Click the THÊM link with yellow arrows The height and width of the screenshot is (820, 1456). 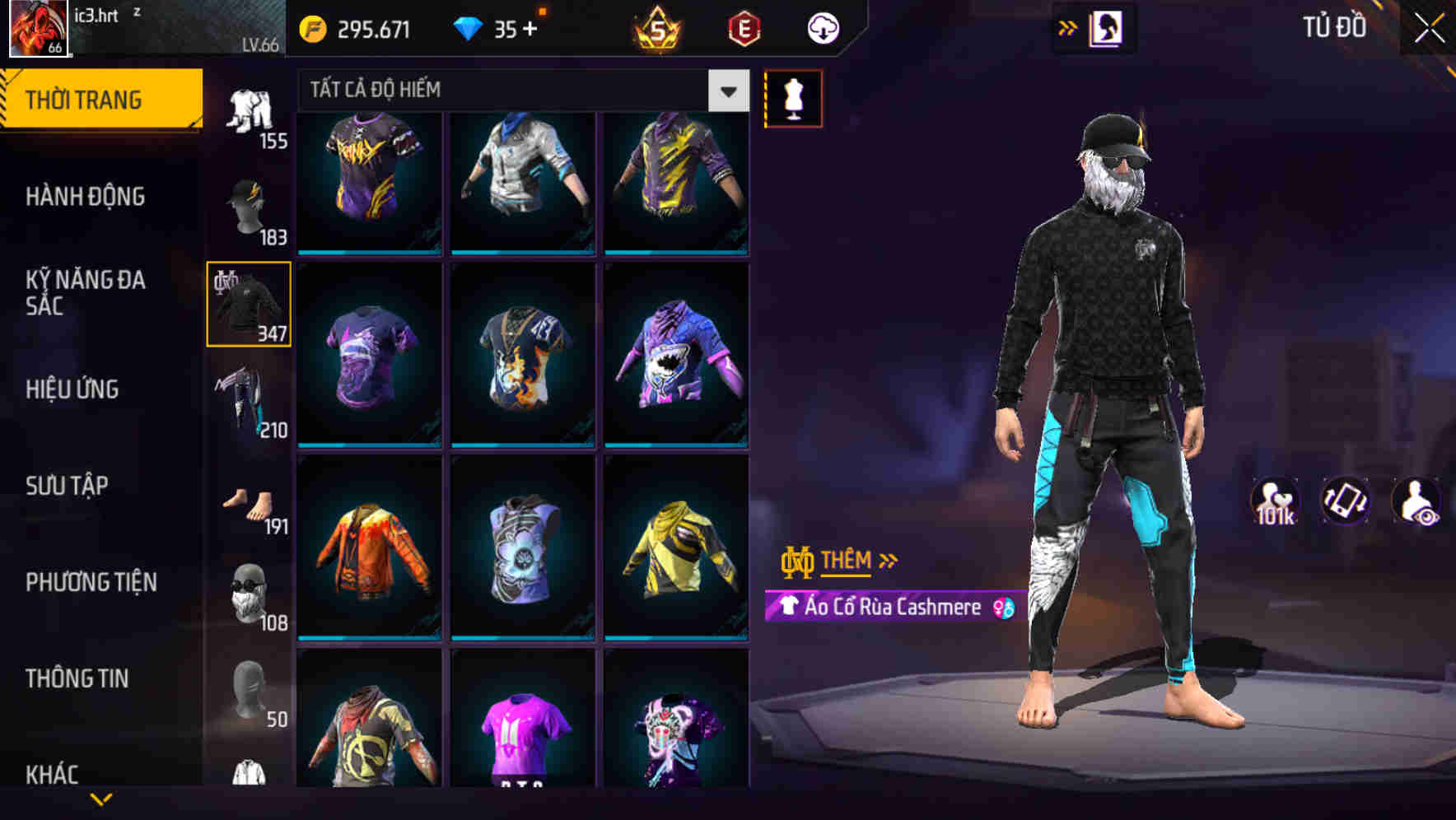[847, 561]
